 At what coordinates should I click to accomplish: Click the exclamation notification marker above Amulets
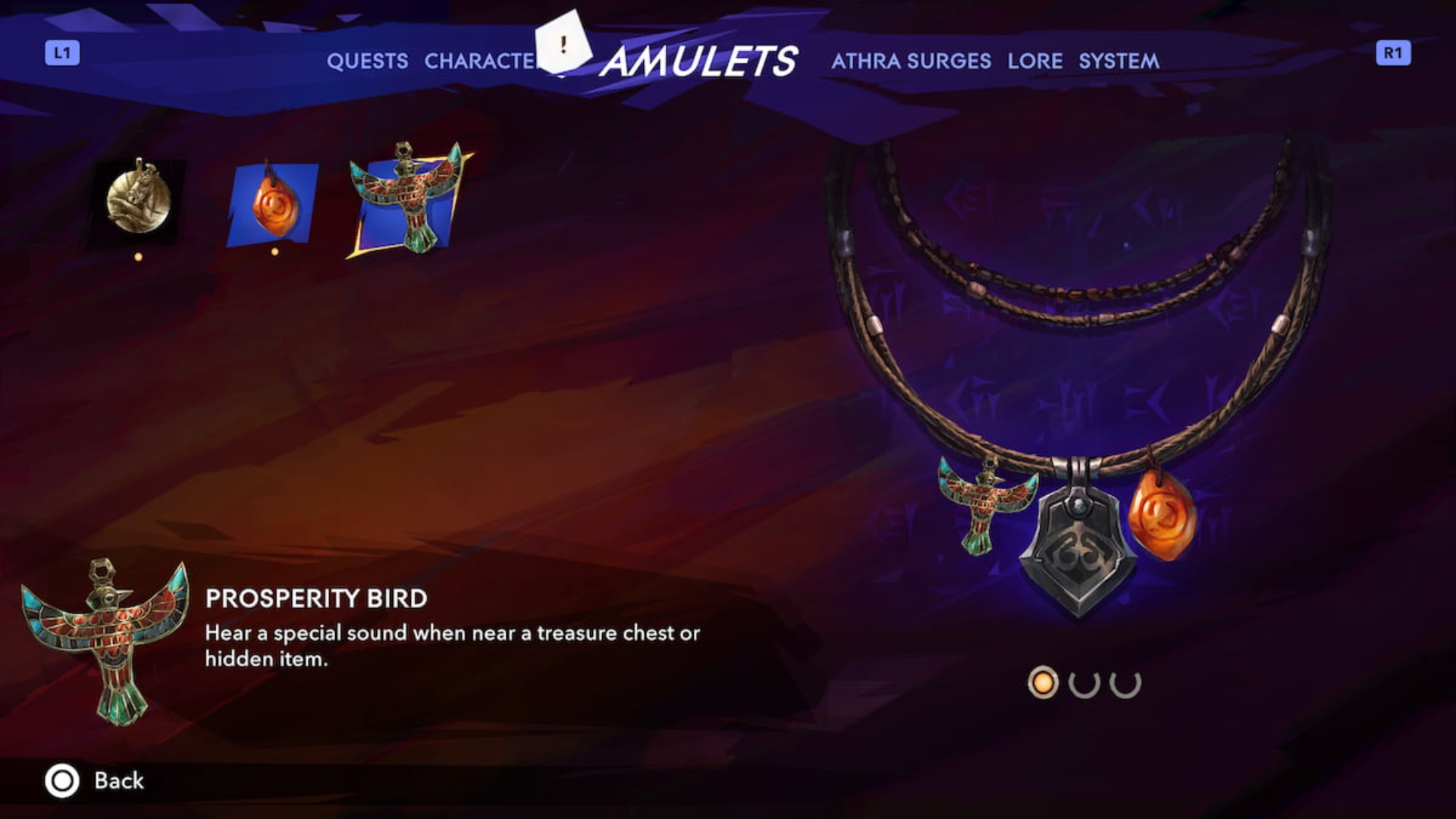(x=562, y=47)
